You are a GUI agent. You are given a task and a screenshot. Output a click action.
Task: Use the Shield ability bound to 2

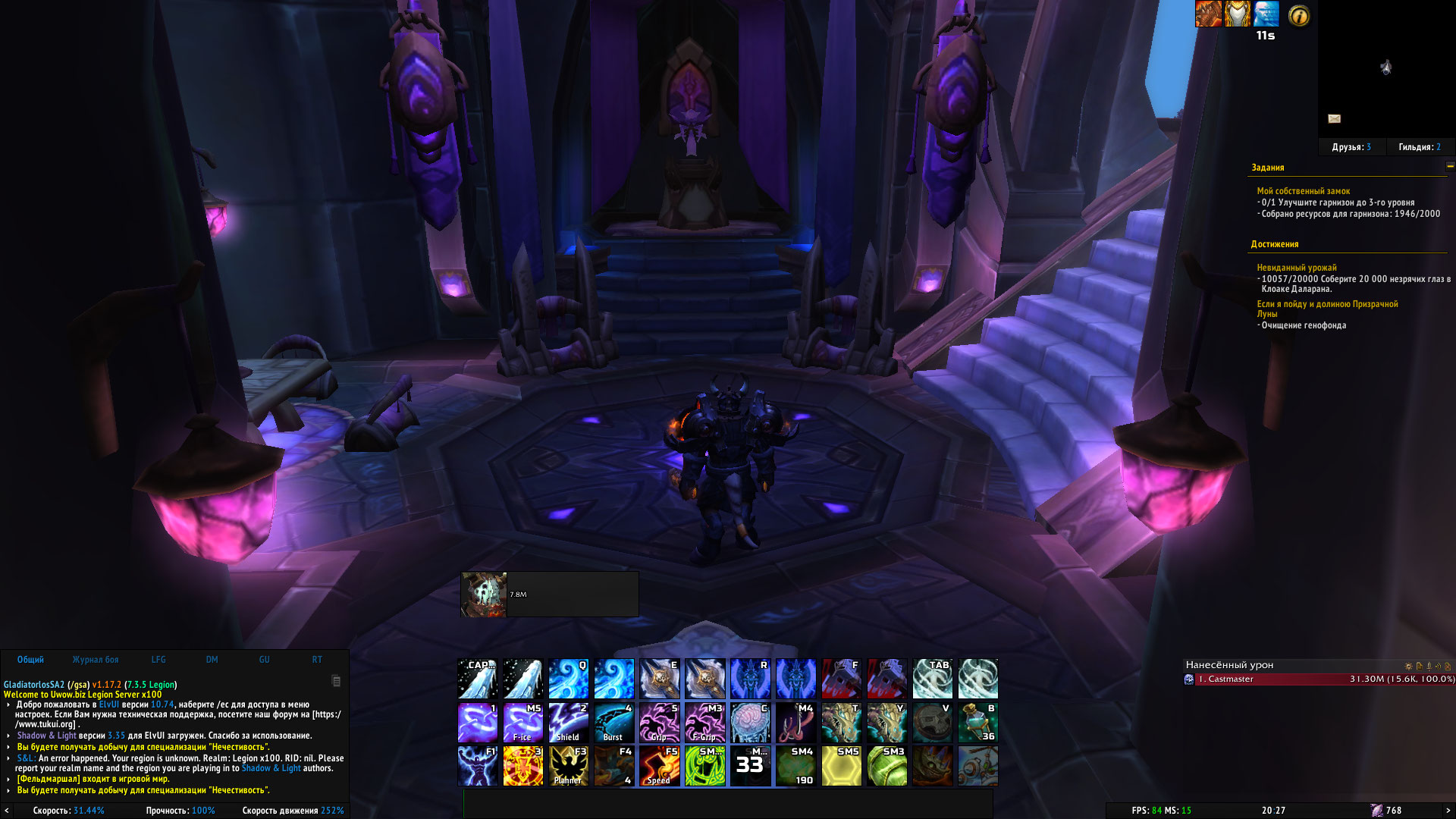(568, 723)
